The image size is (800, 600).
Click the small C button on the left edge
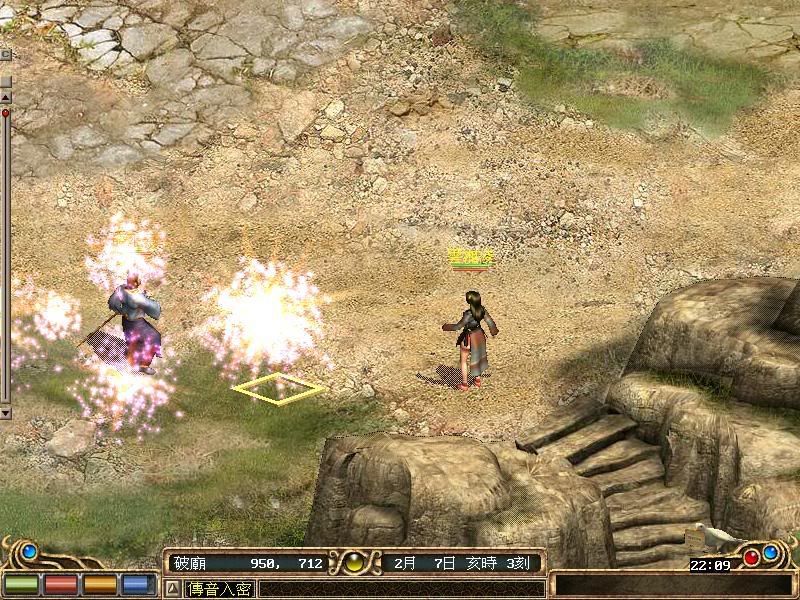point(5,54)
